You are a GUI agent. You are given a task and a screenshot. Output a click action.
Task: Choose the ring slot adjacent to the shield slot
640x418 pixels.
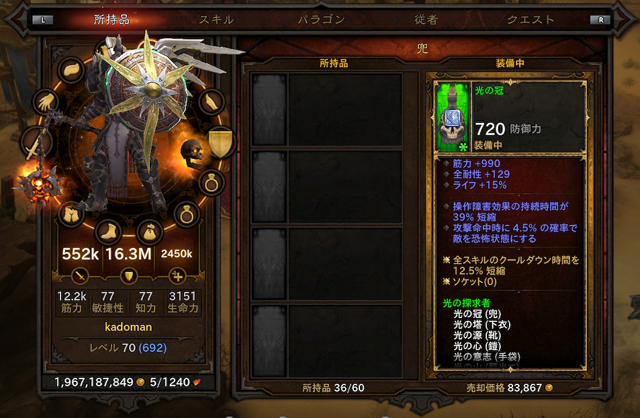coord(211,183)
